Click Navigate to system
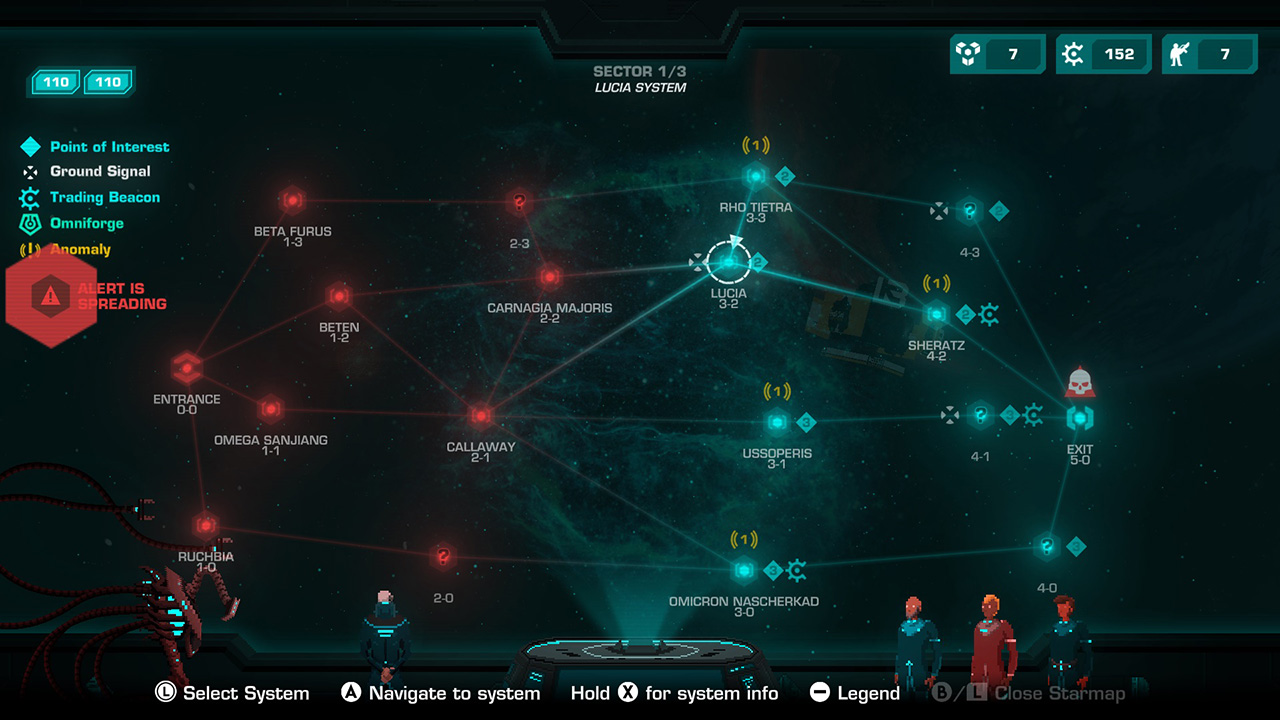 (440, 692)
